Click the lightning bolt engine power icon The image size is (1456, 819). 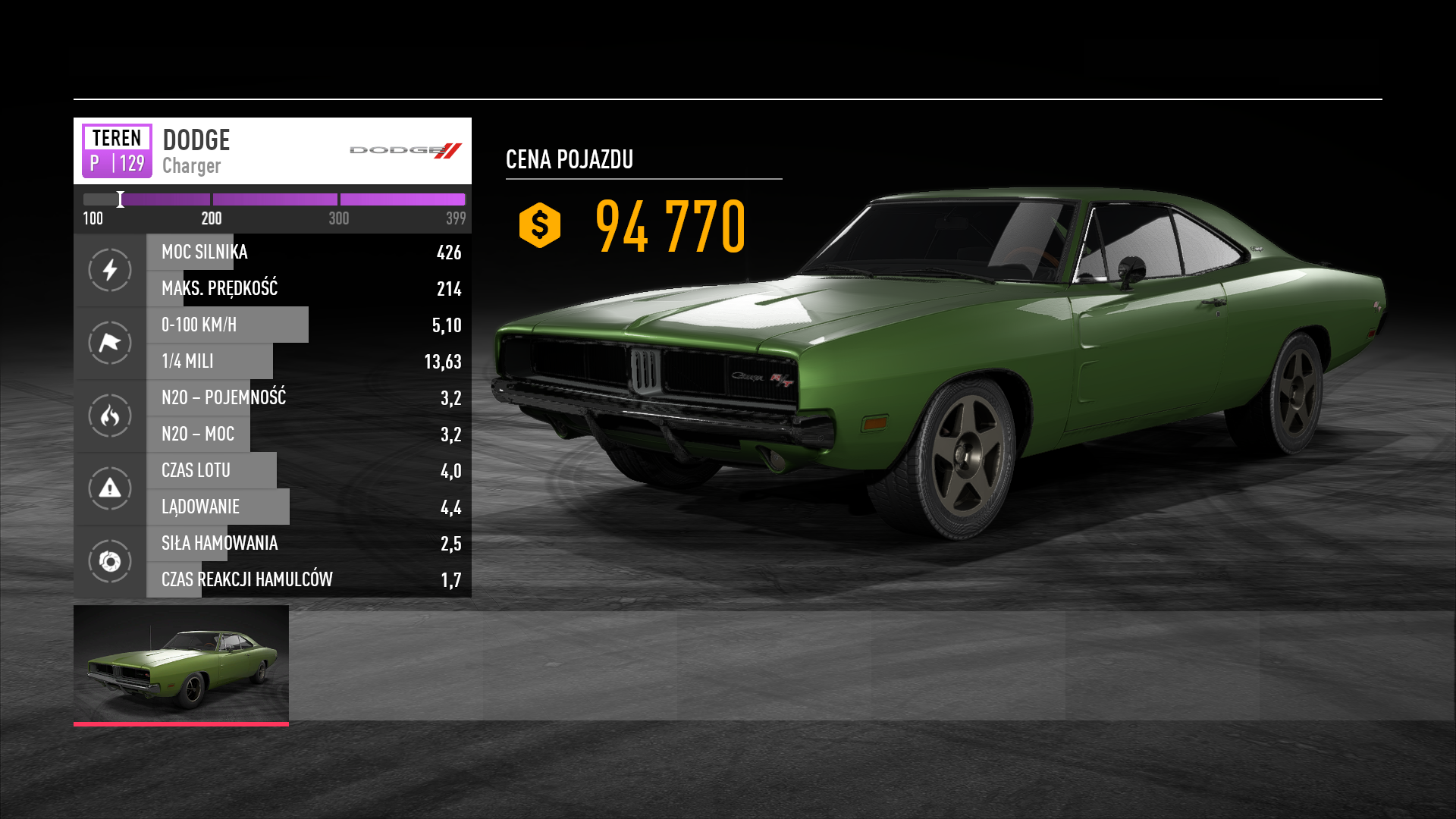110,270
